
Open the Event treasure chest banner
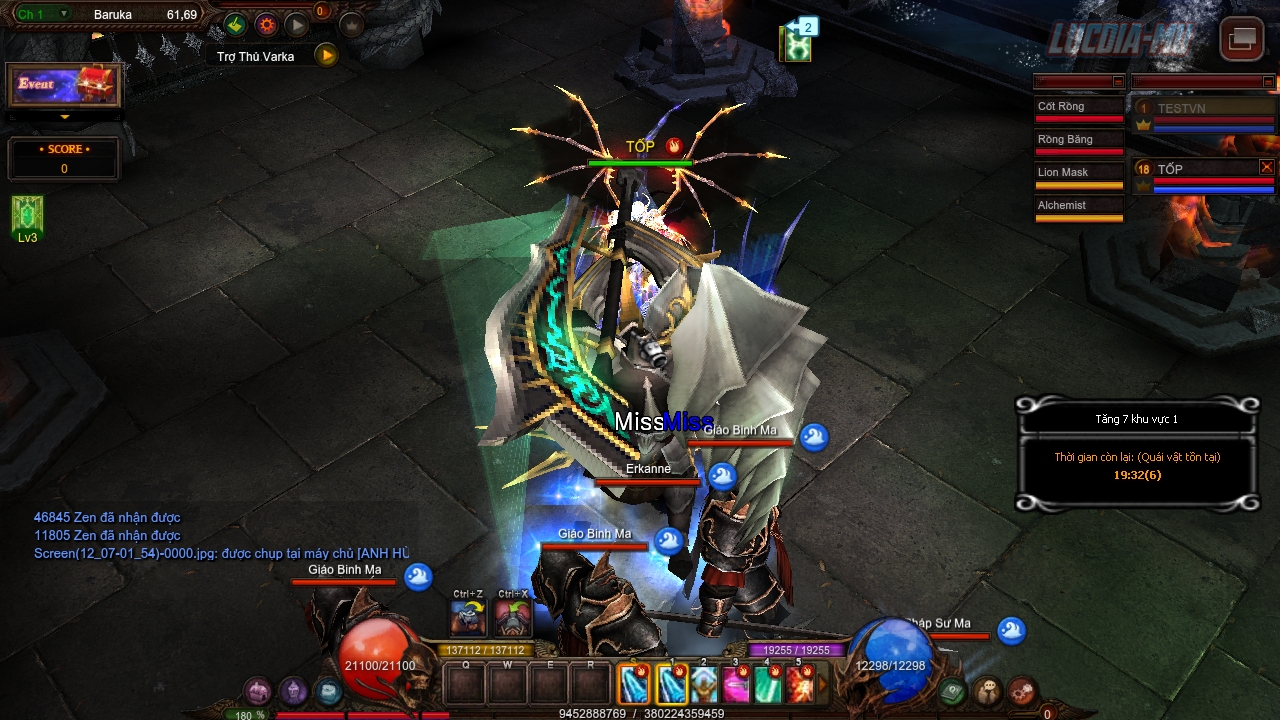[64, 85]
